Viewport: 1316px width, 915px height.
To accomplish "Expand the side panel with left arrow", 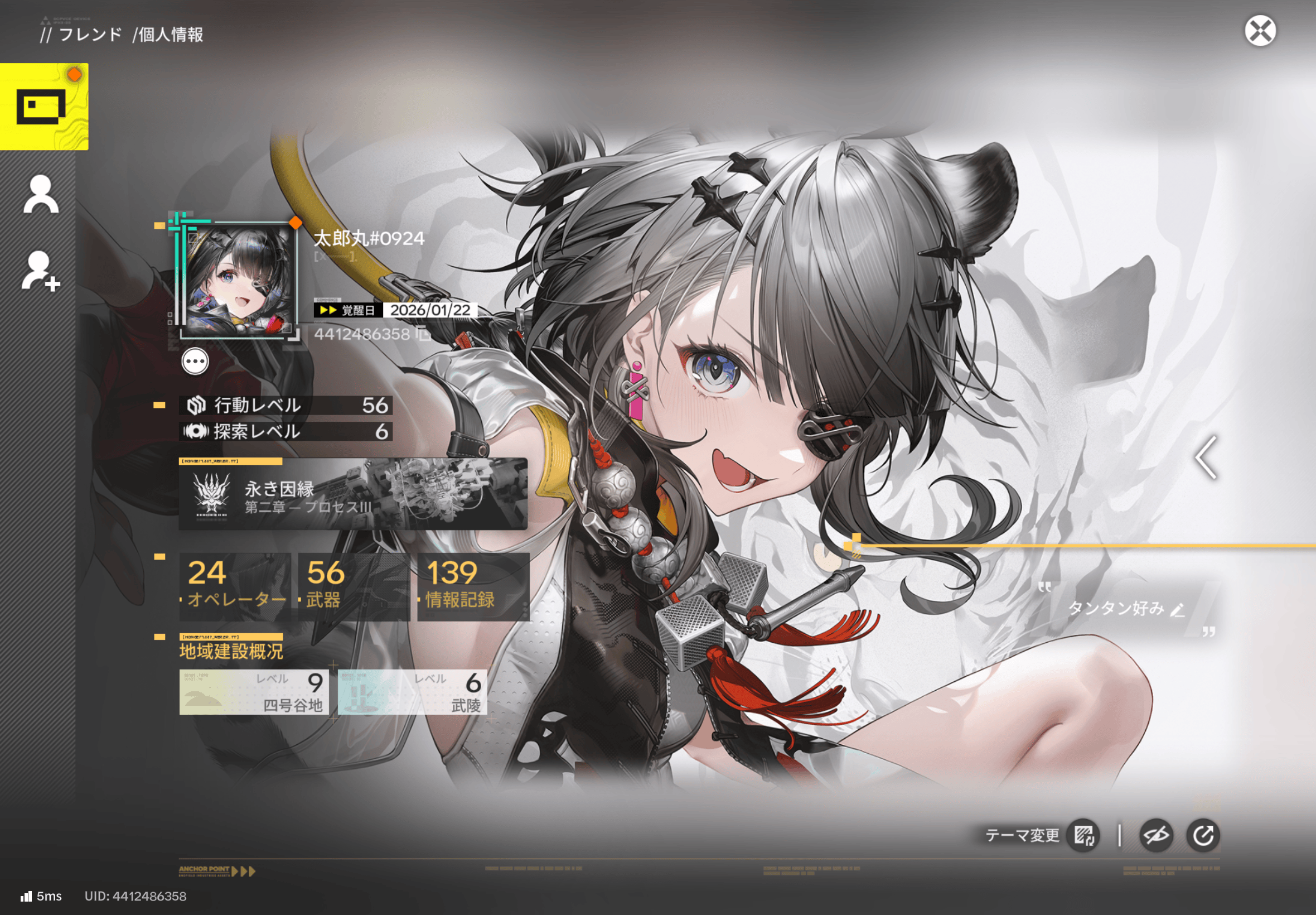I will pyautogui.click(x=1206, y=458).
